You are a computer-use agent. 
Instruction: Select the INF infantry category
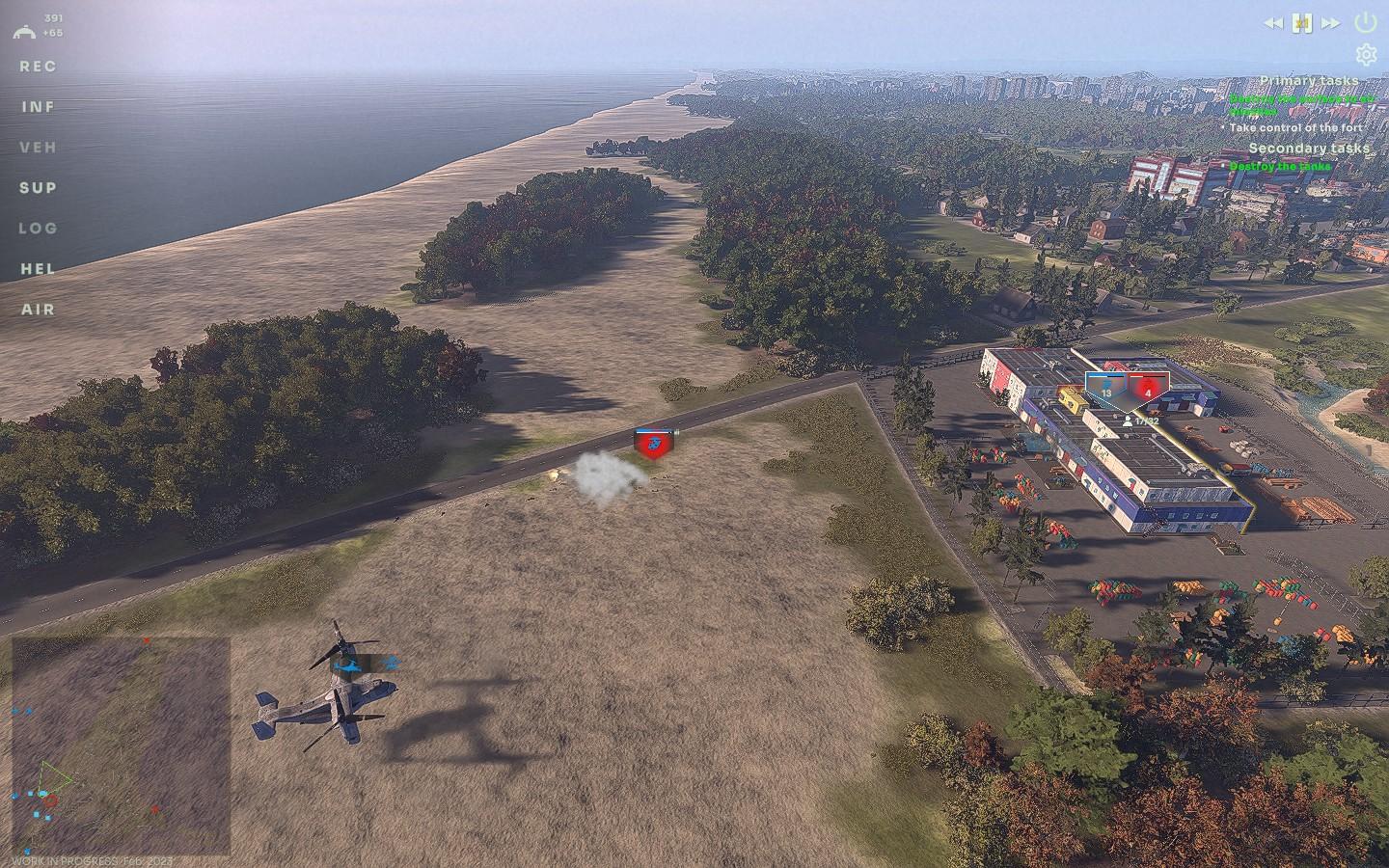(x=39, y=107)
